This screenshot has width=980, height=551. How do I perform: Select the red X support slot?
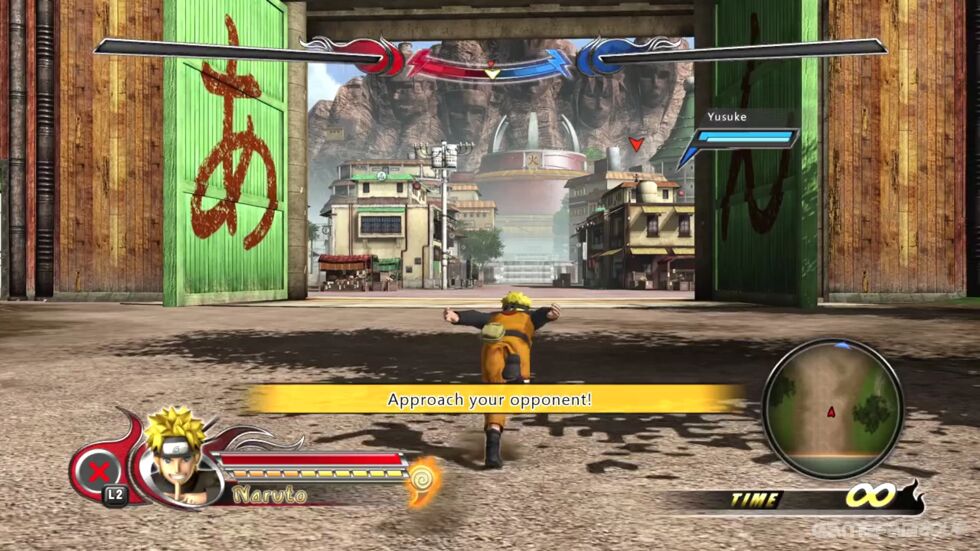point(98,470)
